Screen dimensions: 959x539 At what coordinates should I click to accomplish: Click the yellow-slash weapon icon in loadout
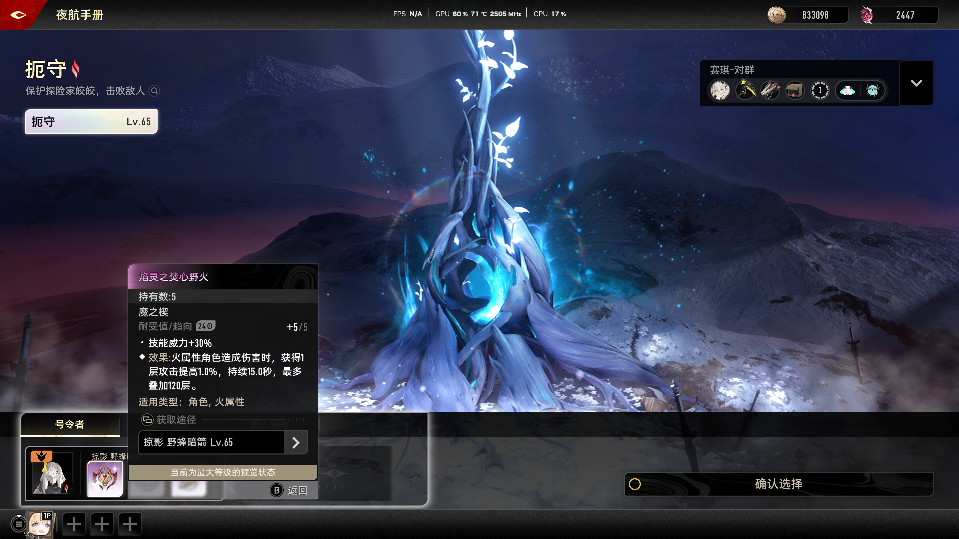[745, 90]
